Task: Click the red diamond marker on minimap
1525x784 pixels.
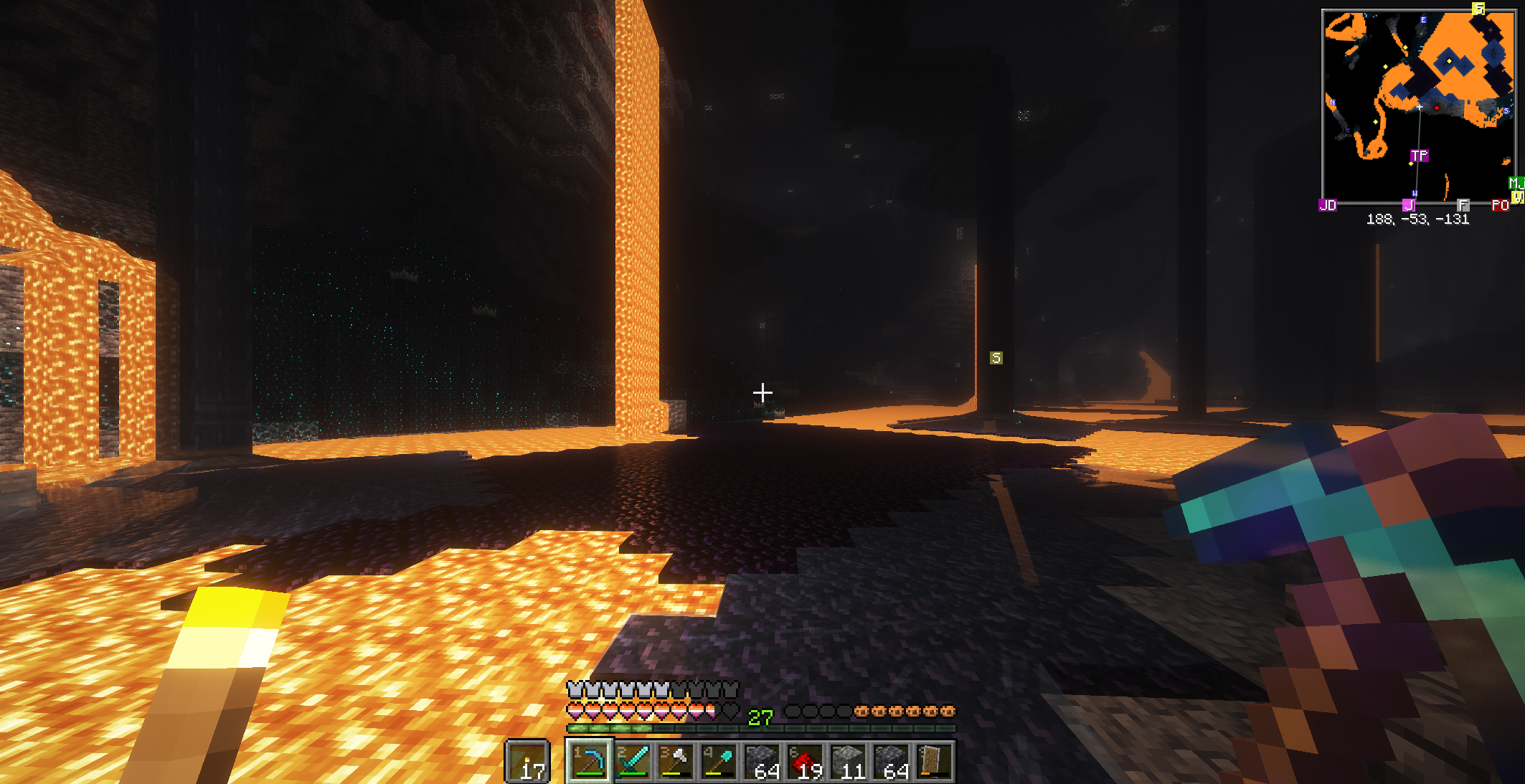Action: point(1437,108)
